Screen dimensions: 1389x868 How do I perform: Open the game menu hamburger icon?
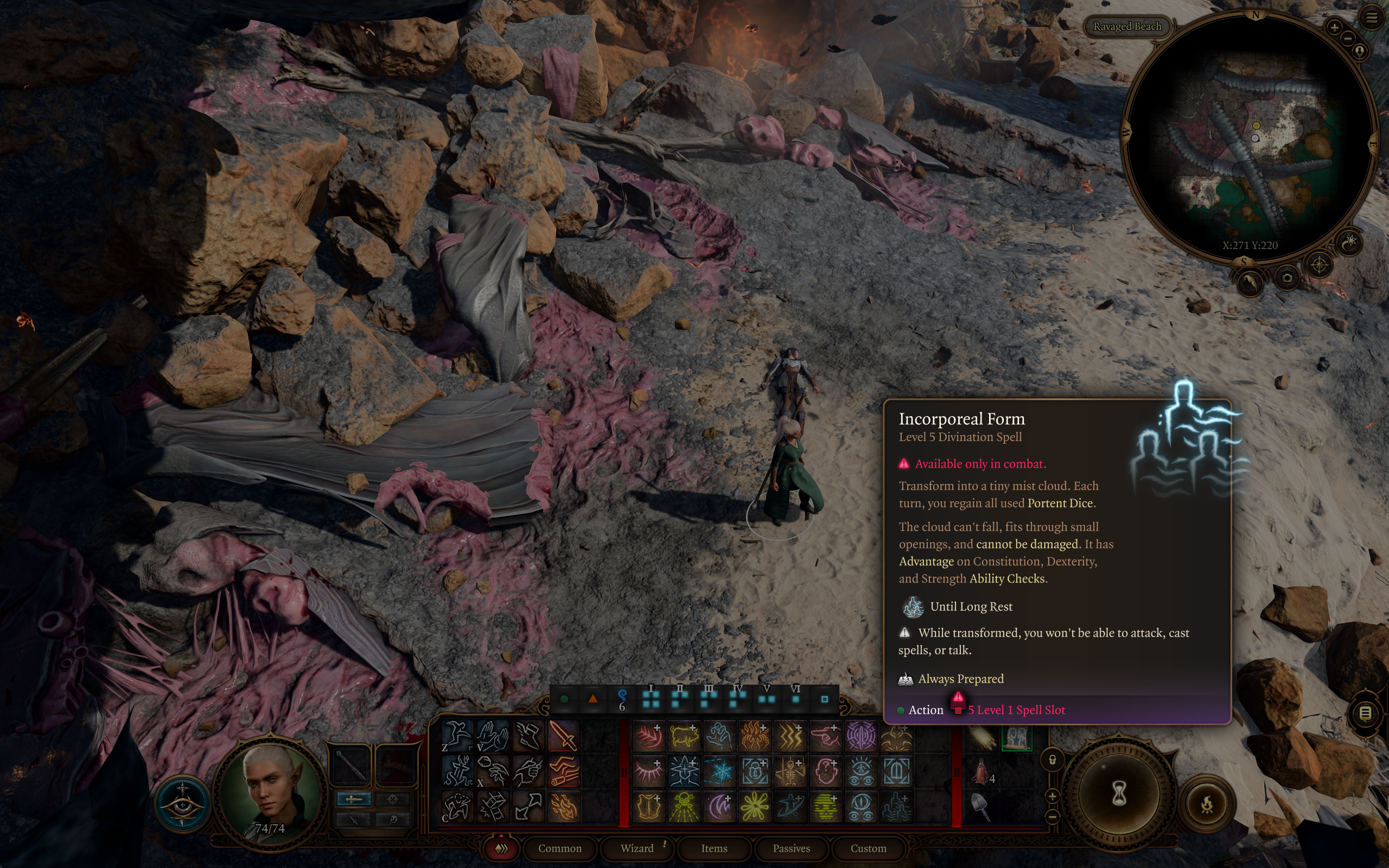pyautogui.click(x=1372, y=18)
